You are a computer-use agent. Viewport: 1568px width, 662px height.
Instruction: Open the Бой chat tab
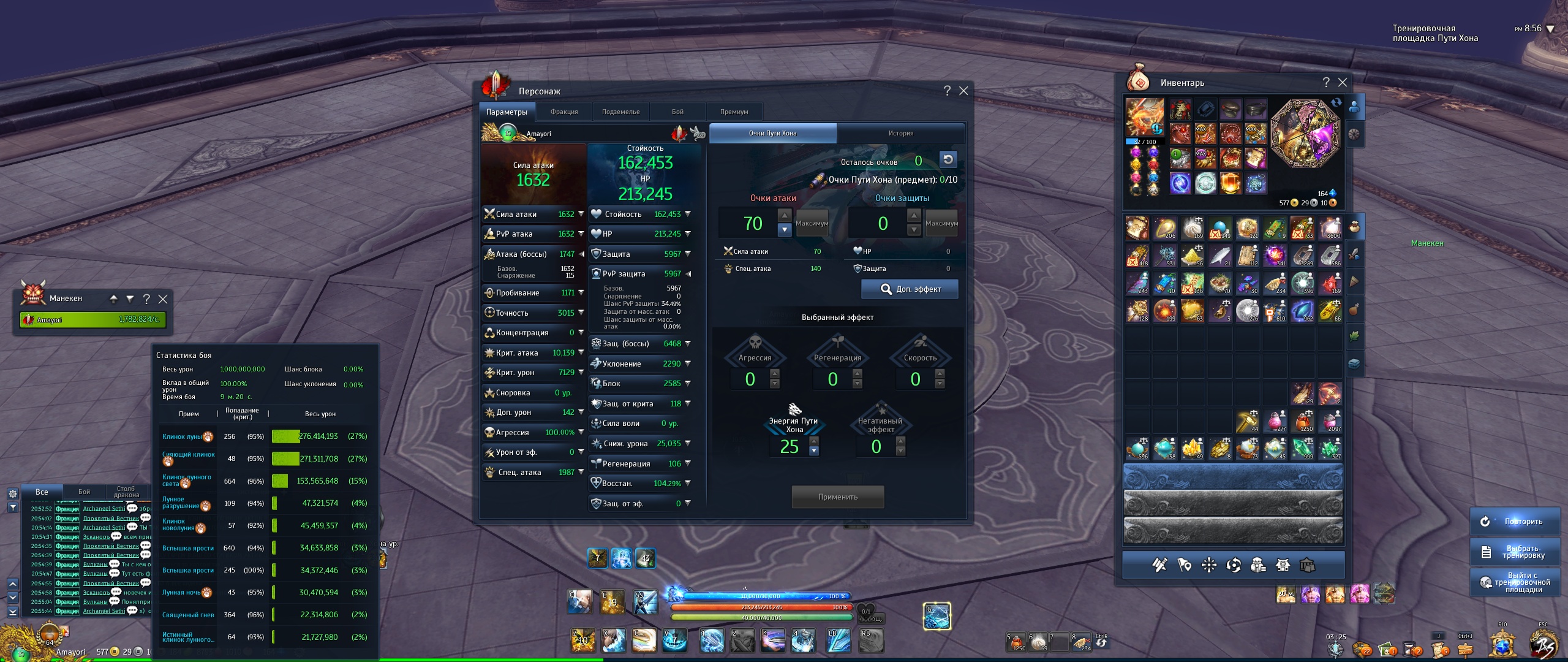(x=84, y=492)
